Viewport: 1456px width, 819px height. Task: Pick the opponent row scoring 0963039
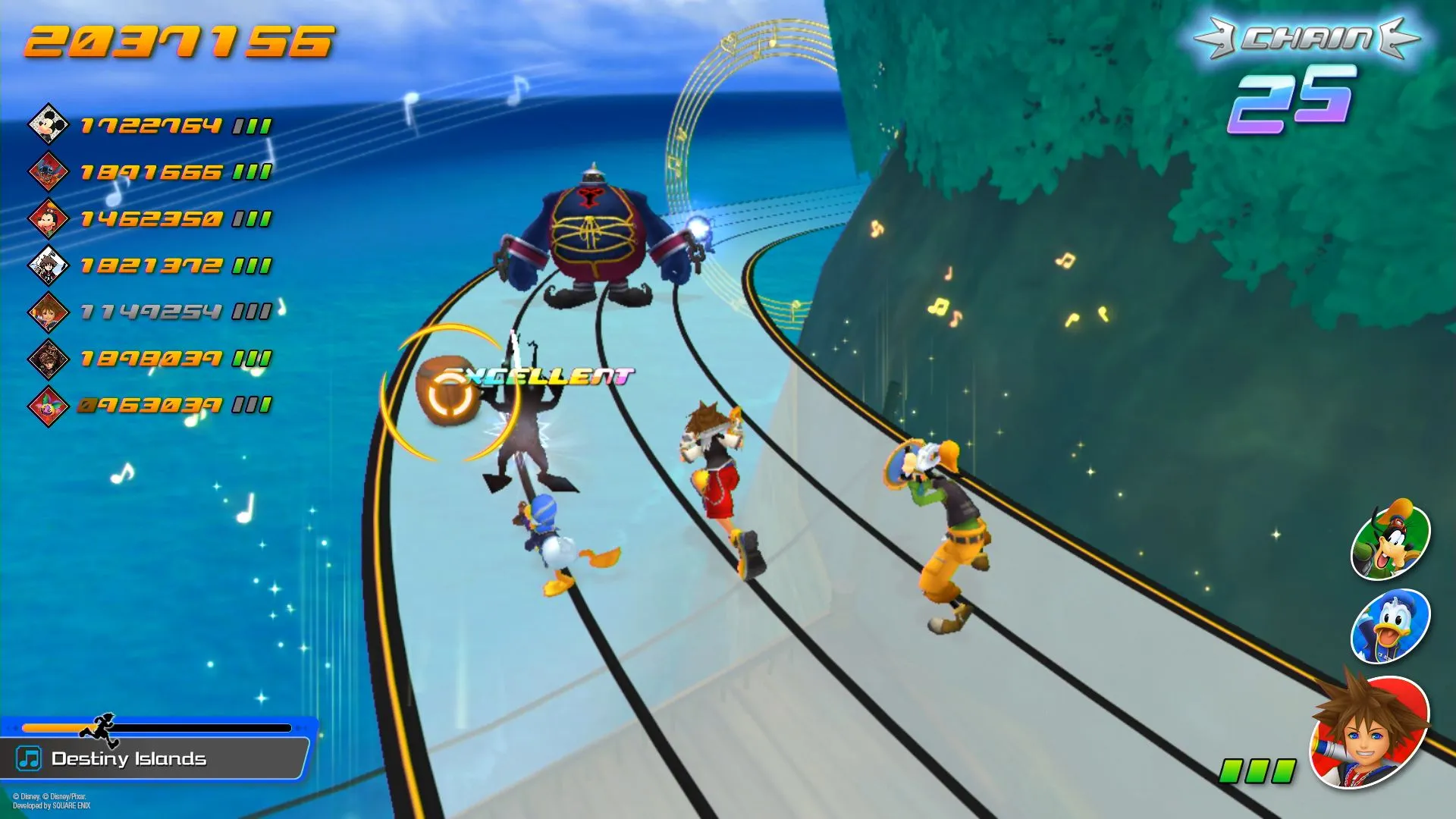[x=150, y=405]
